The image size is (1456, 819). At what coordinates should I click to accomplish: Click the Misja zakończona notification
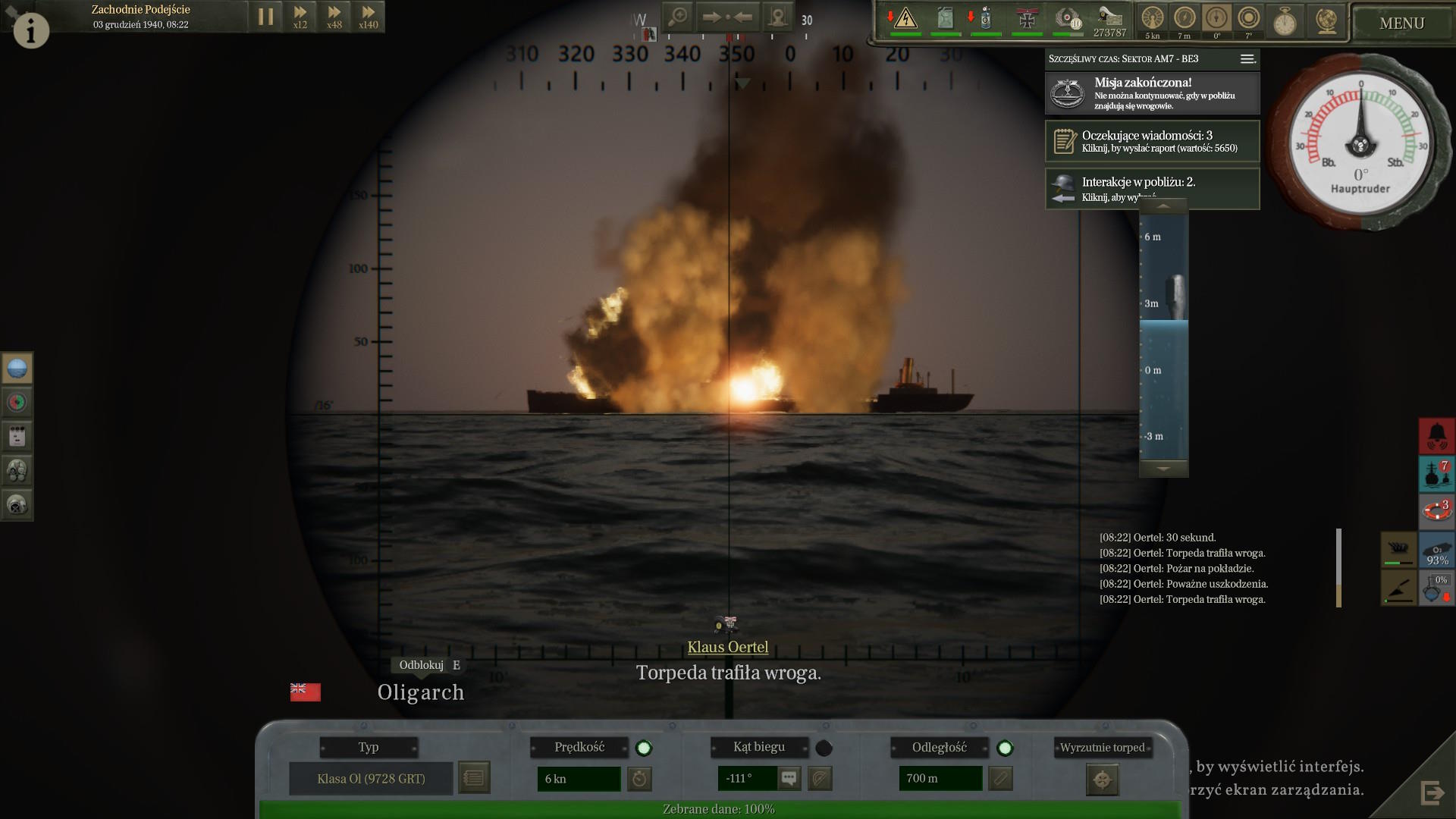tap(1152, 93)
